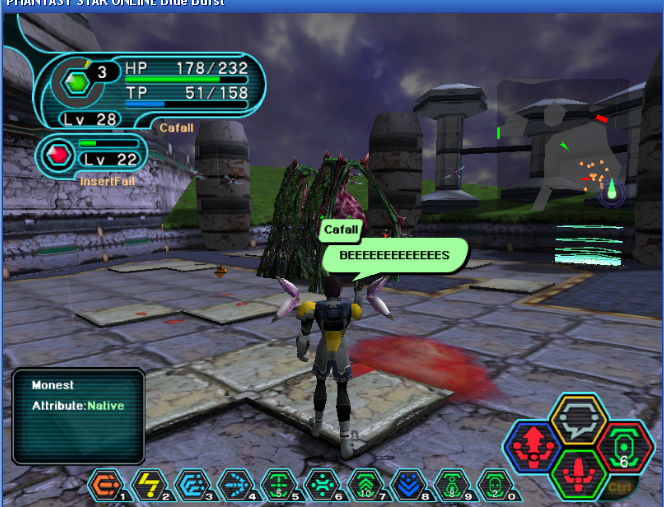Select the green item in hotbar slot 0
Screen dimensions: 664x507
pyautogui.click(x=494, y=485)
